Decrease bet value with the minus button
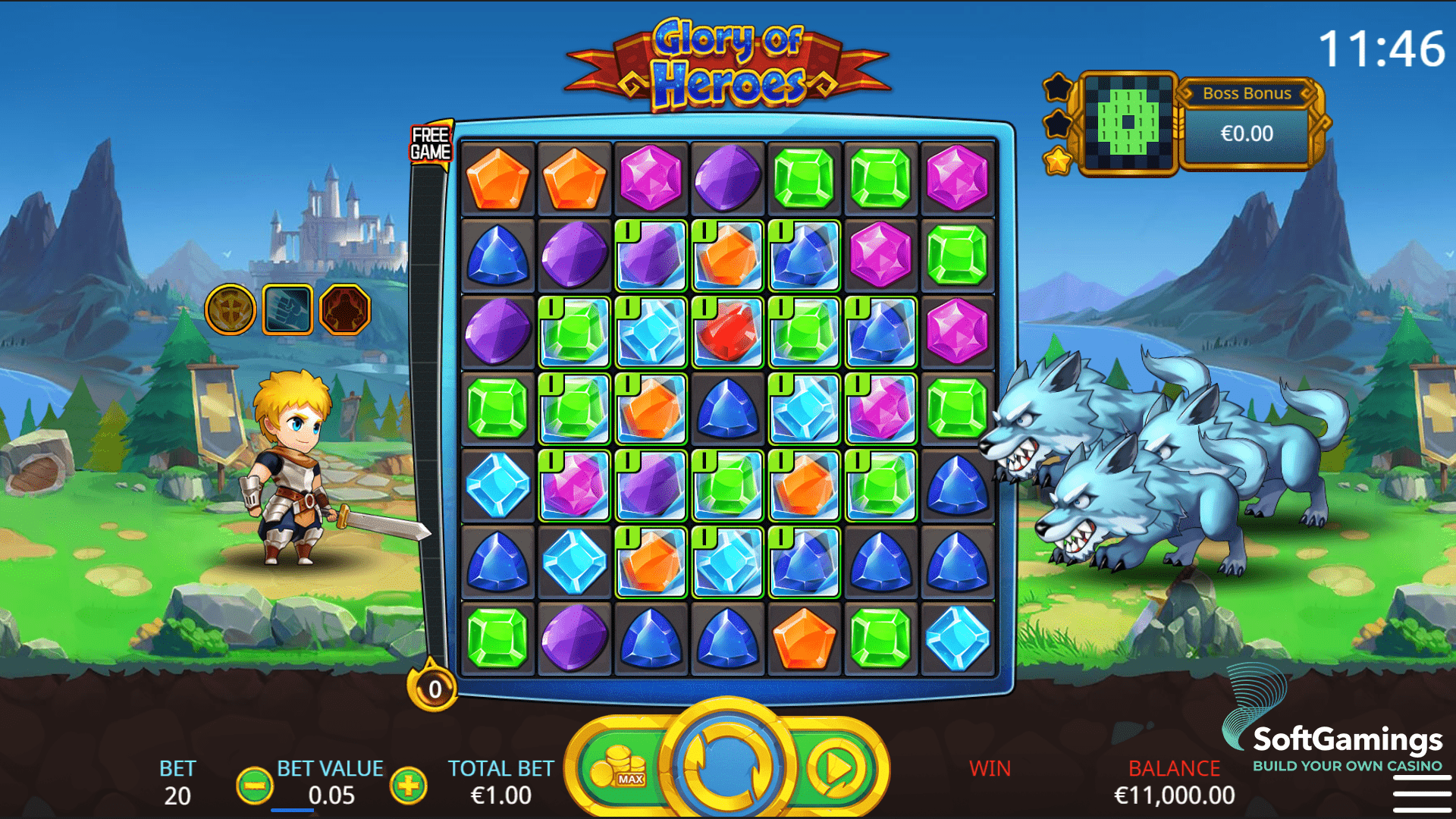 [x=255, y=786]
